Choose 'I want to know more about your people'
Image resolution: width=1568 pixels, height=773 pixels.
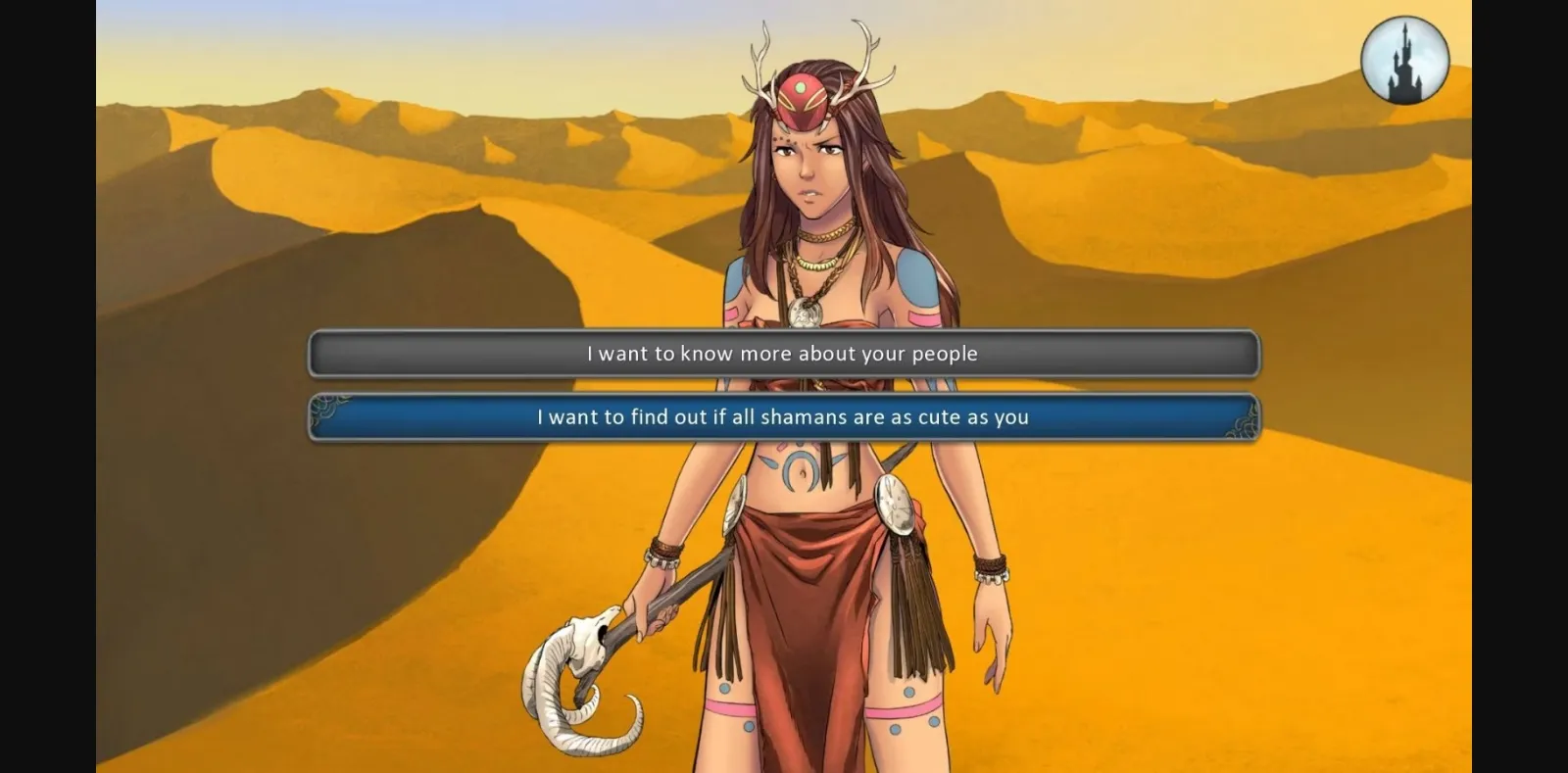click(782, 354)
